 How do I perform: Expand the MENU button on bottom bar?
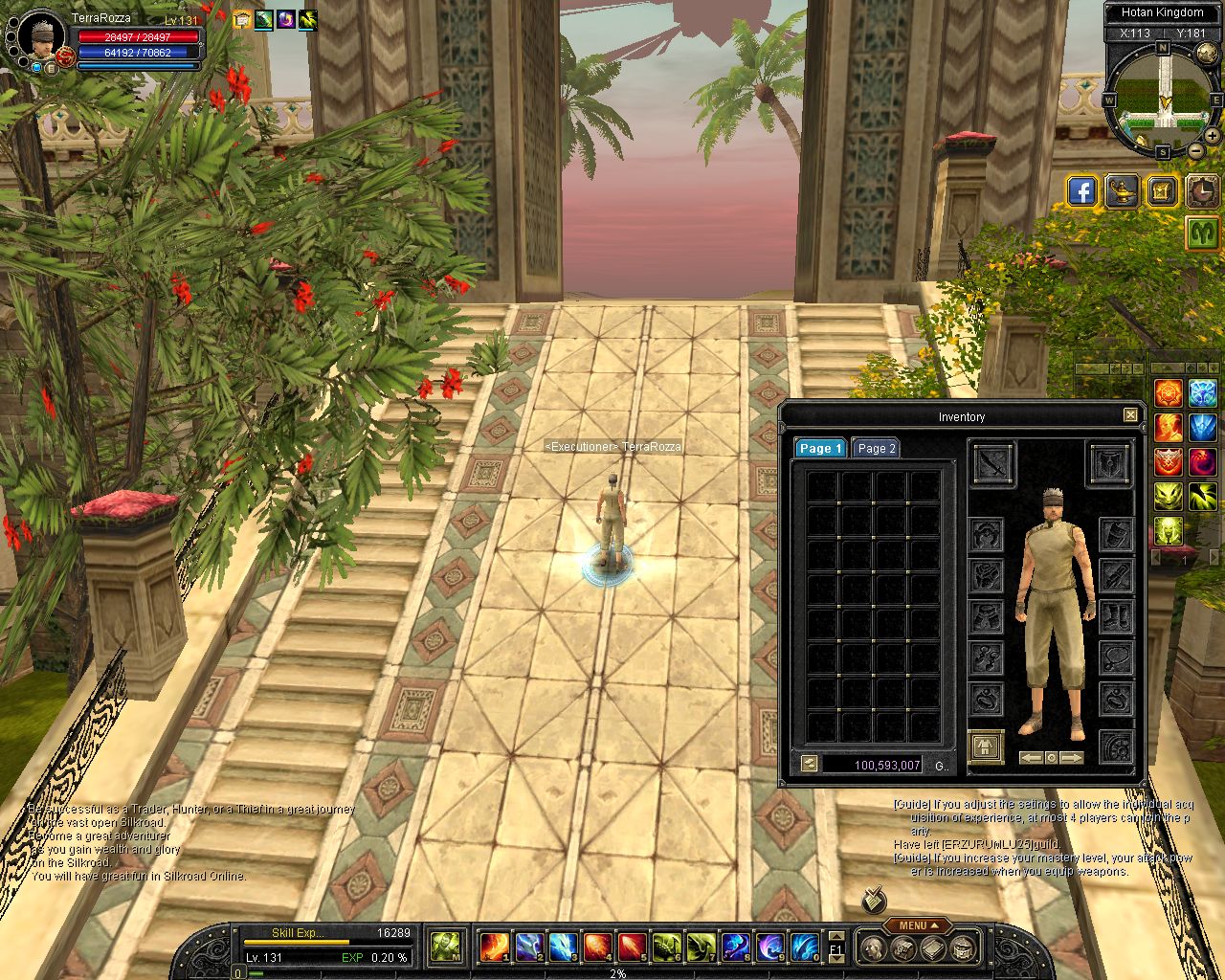coord(917,925)
